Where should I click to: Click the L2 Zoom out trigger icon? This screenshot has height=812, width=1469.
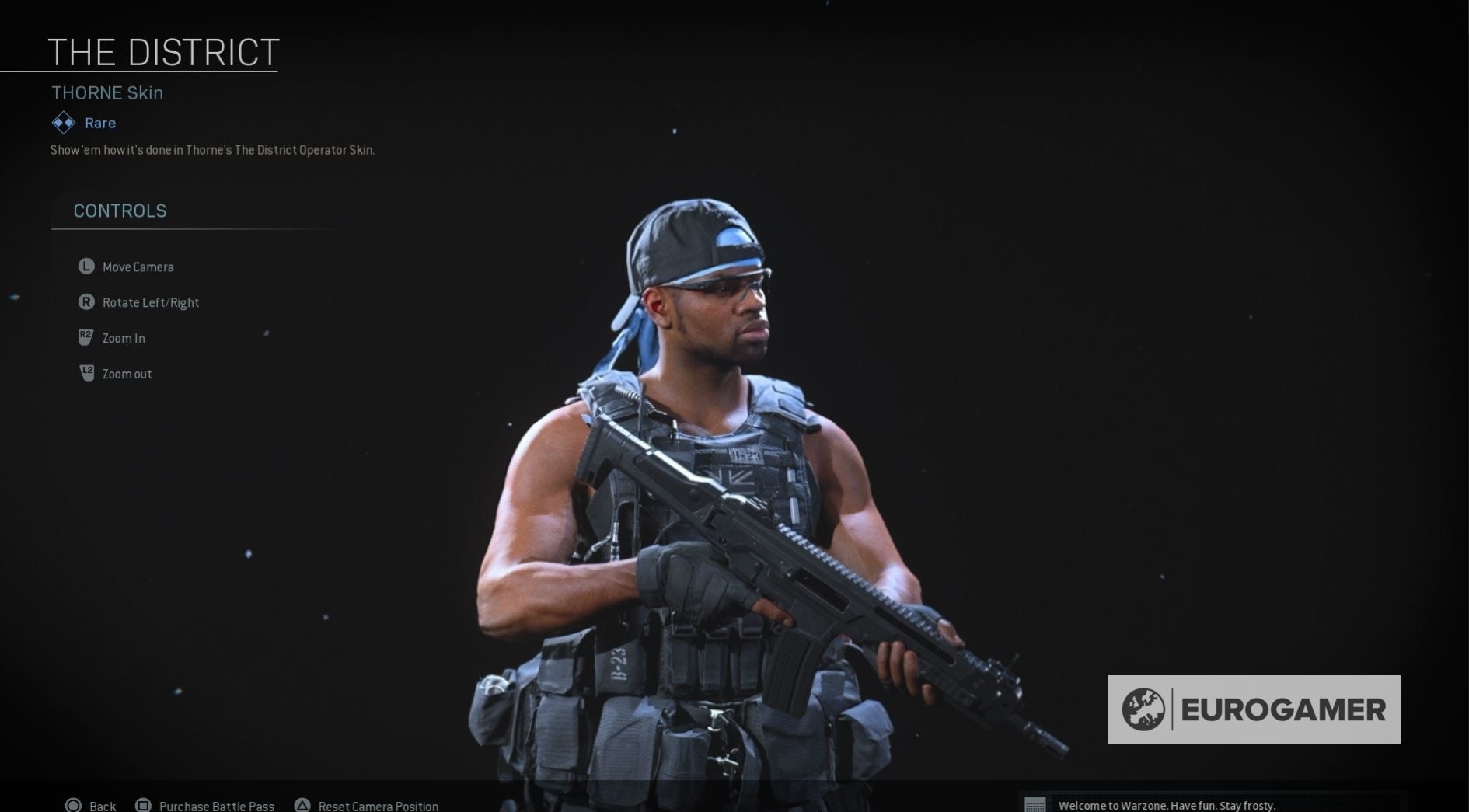click(x=85, y=373)
